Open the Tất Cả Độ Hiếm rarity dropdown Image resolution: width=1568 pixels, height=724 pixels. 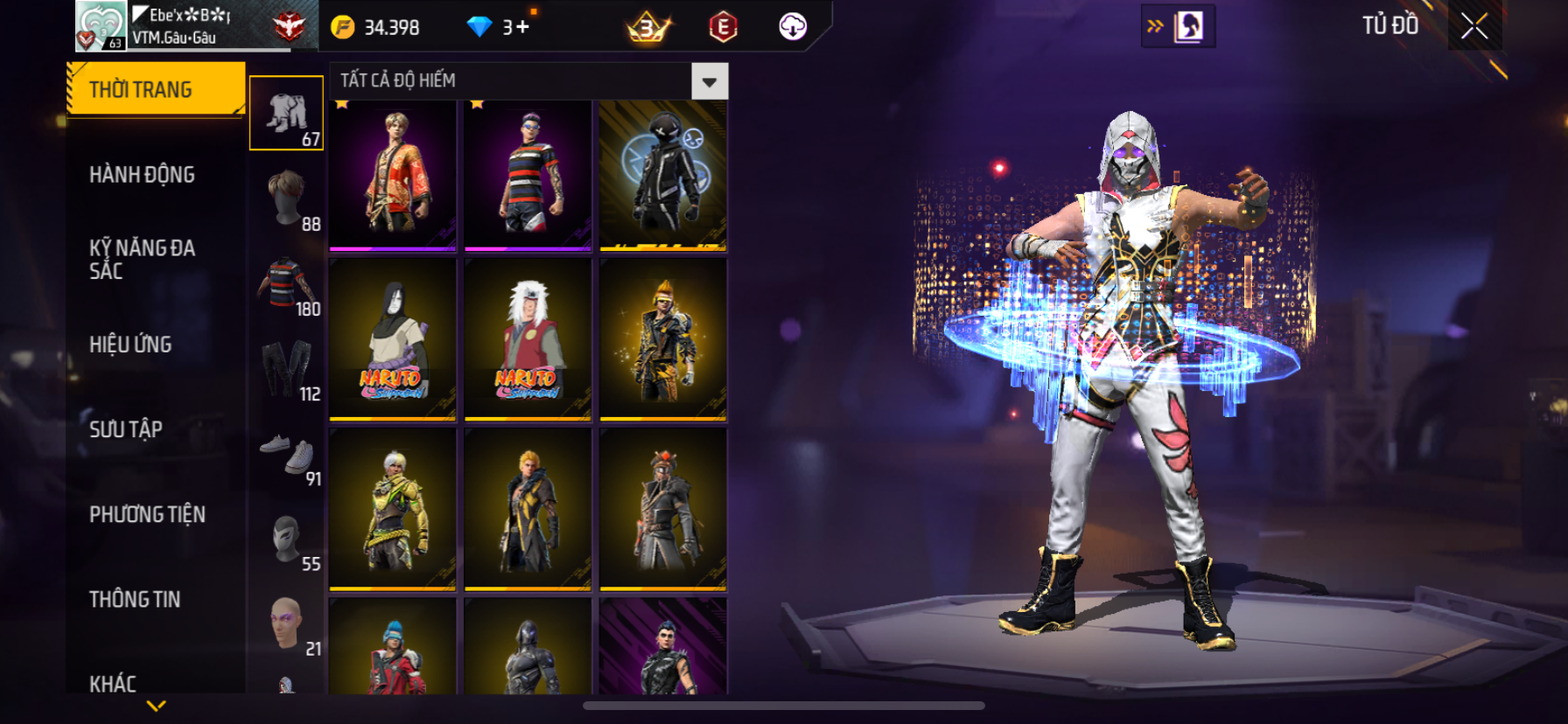pyautogui.click(x=709, y=81)
